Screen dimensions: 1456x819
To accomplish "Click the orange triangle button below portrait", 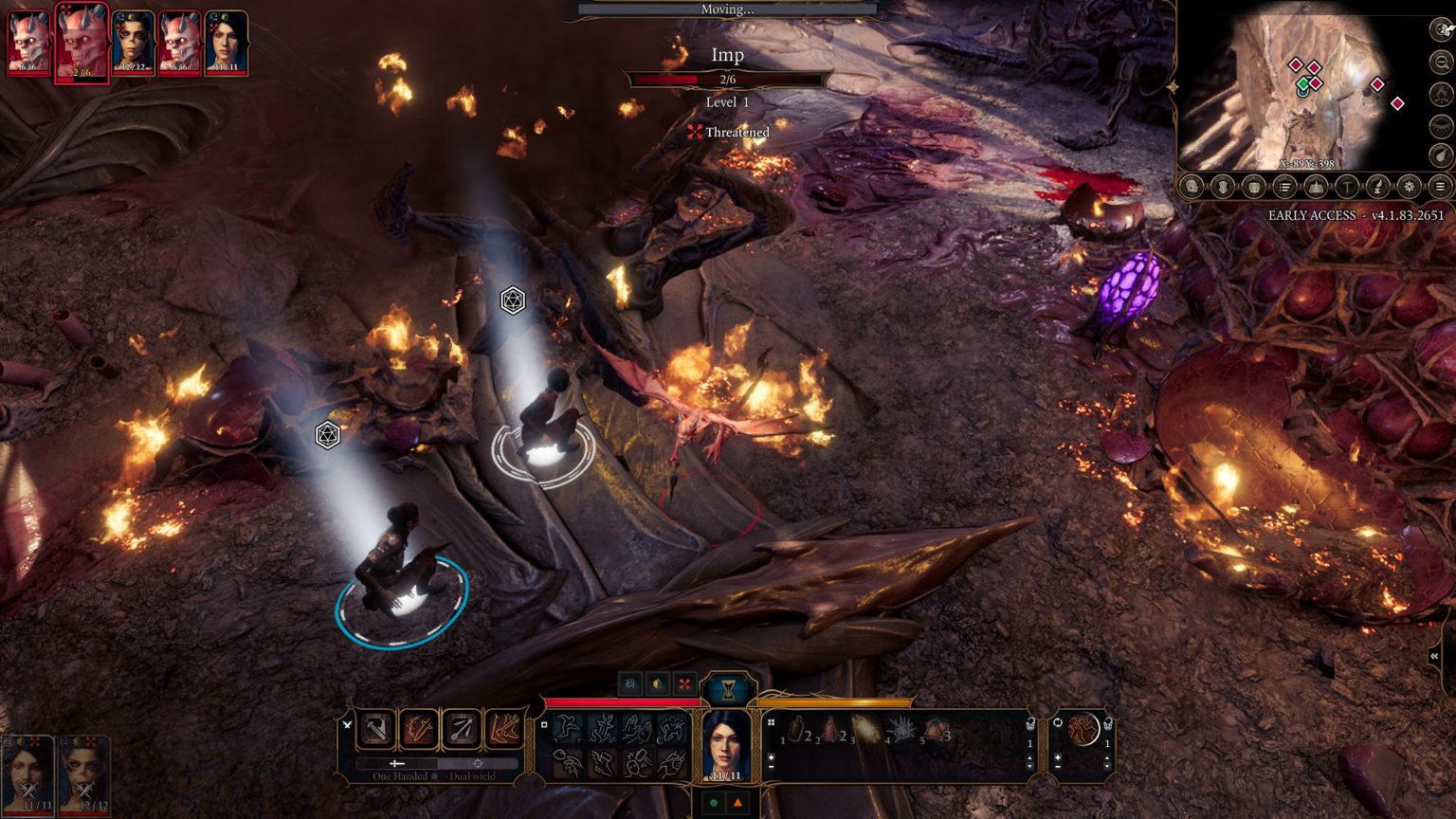I will click(x=737, y=803).
